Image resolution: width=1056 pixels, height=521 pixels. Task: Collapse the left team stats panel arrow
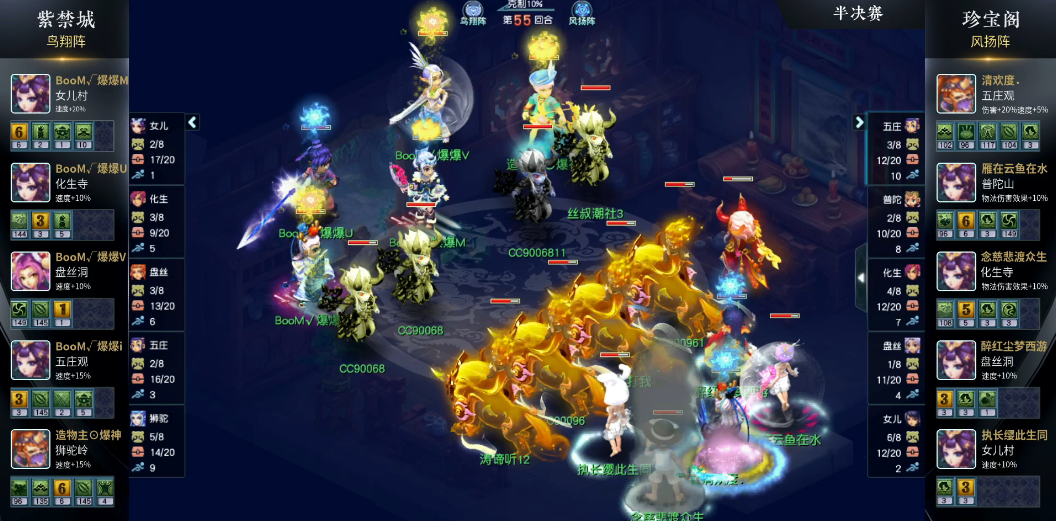(x=193, y=122)
